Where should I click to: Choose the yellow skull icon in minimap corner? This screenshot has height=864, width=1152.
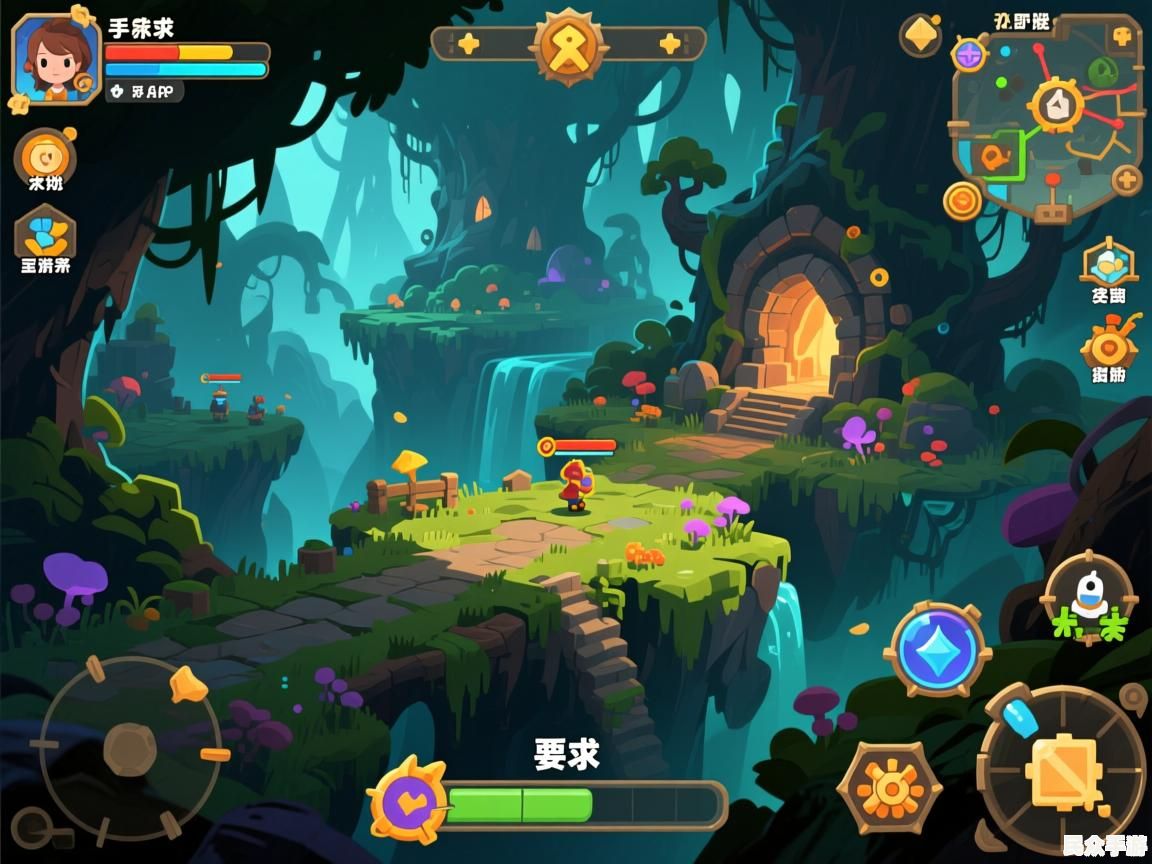pyautogui.click(x=1122, y=37)
